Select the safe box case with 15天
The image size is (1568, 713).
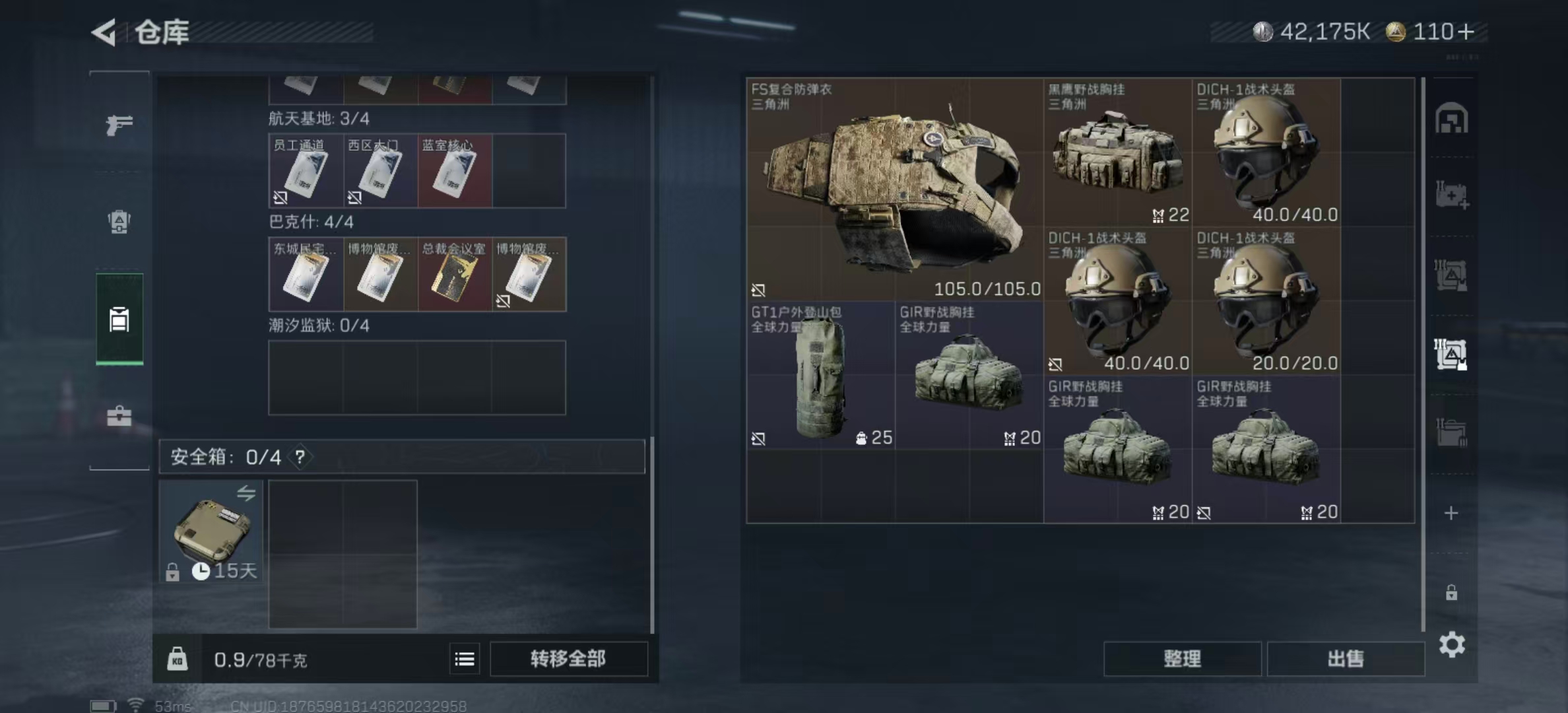(x=211, y=531)
